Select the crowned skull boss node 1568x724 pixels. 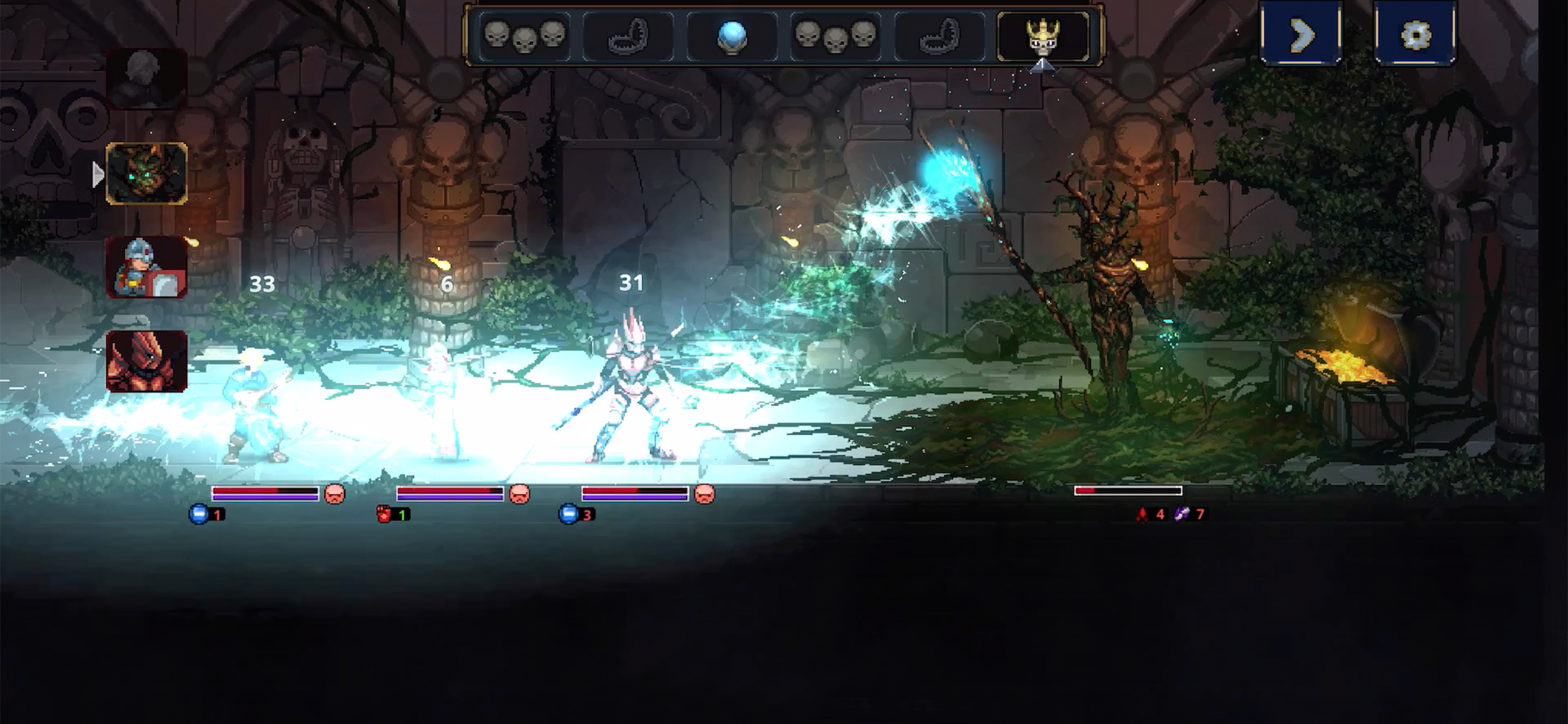1042,36
